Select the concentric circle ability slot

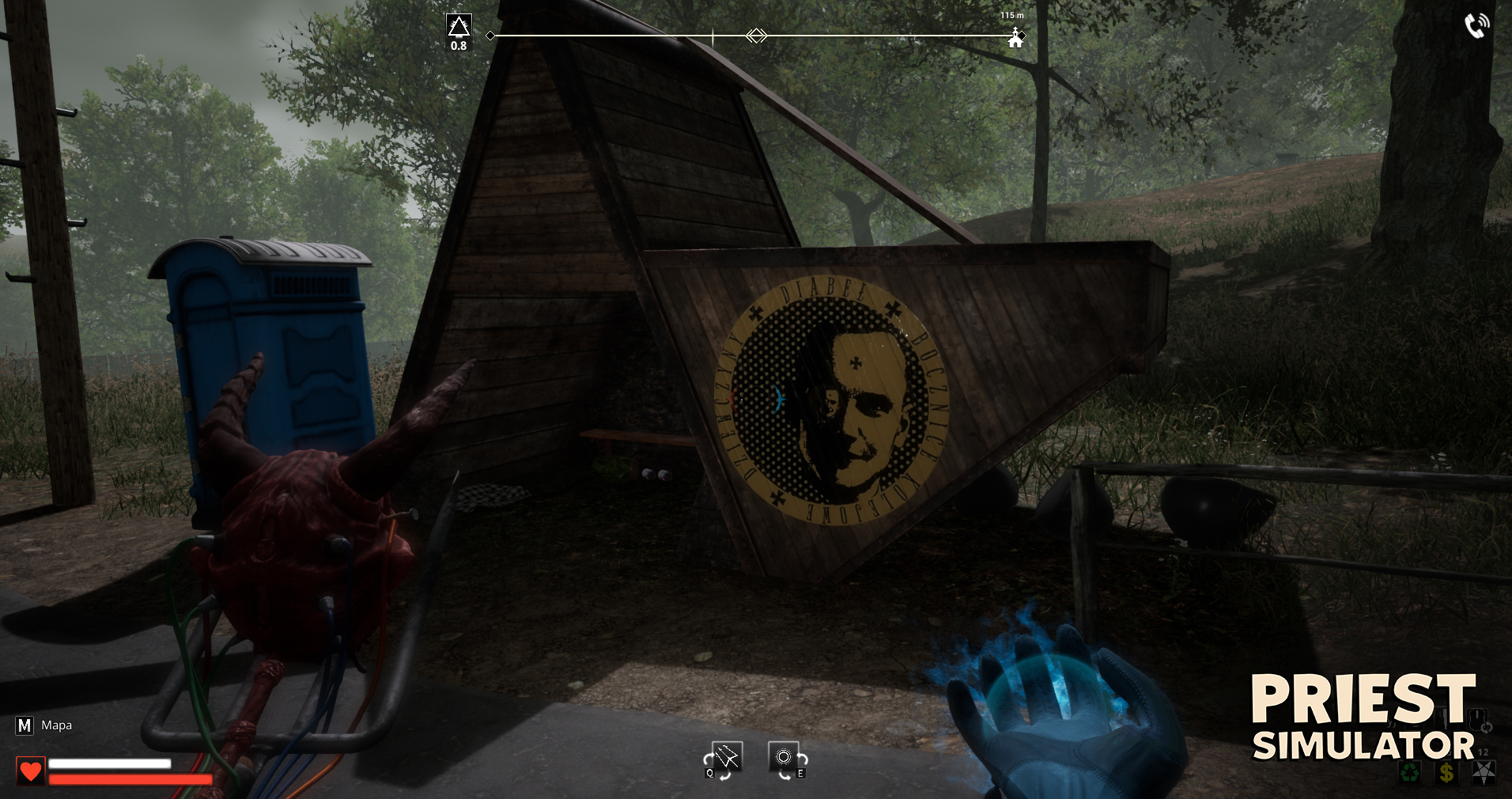coord(784,757)
